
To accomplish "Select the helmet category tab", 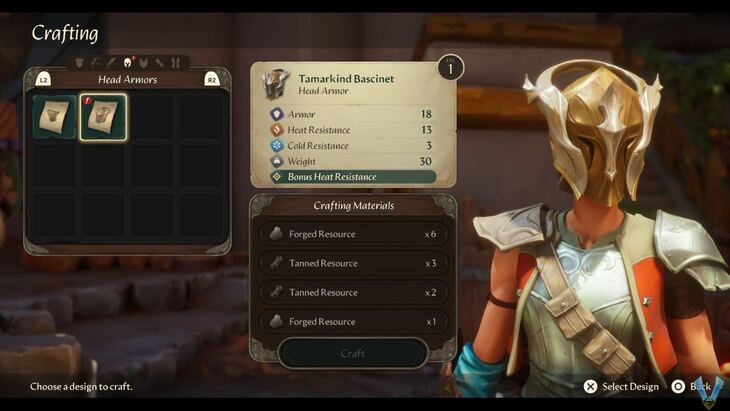I will tap(127, 63).
